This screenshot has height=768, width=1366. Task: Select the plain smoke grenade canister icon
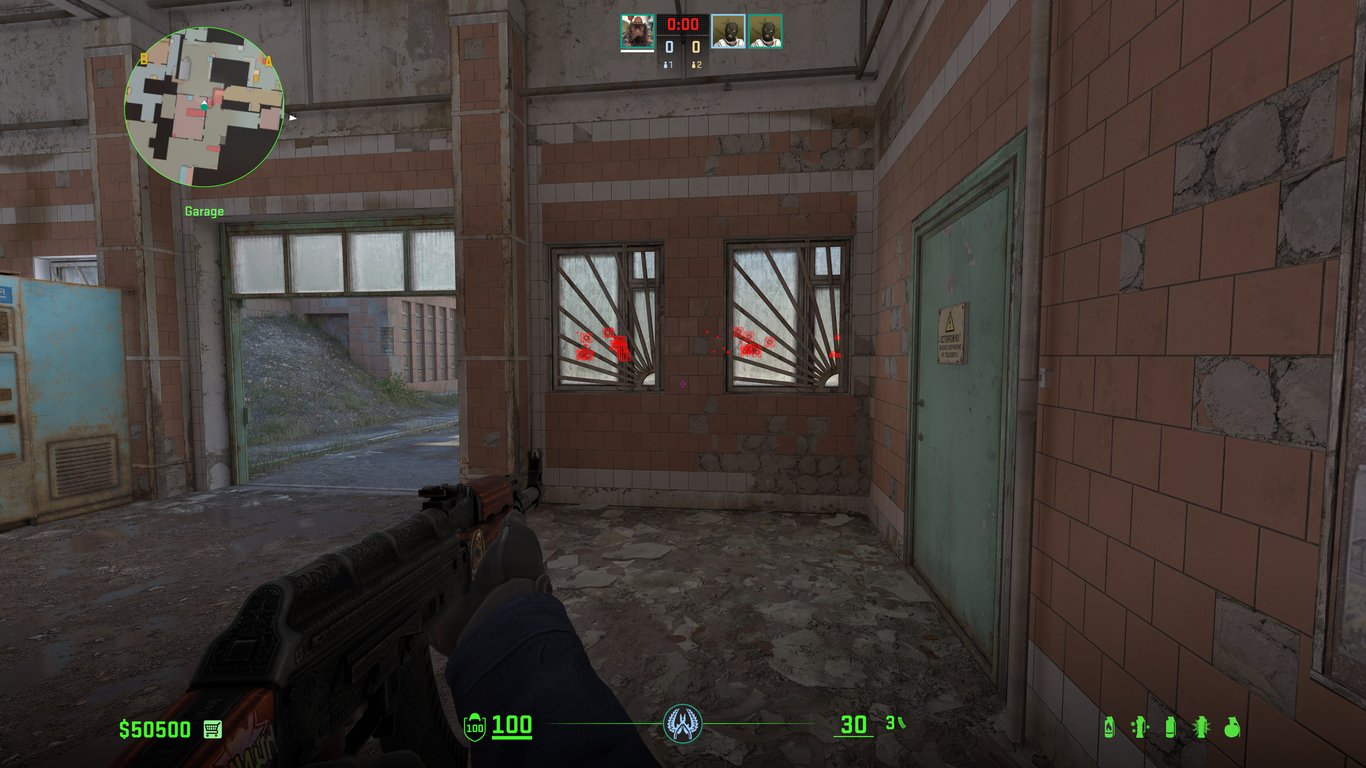point(1170,727)
